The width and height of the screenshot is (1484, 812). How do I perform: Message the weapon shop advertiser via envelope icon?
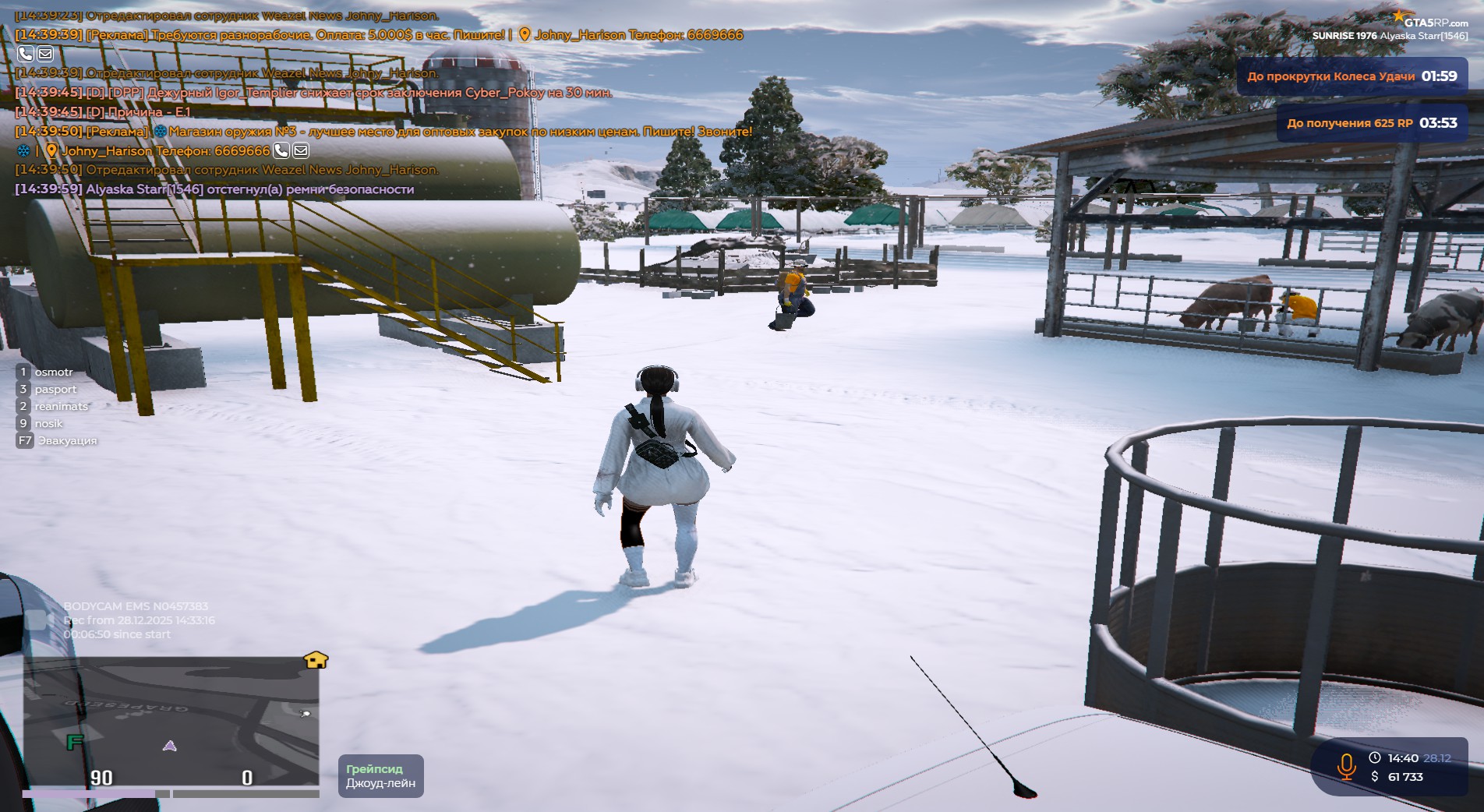(301, 150)
